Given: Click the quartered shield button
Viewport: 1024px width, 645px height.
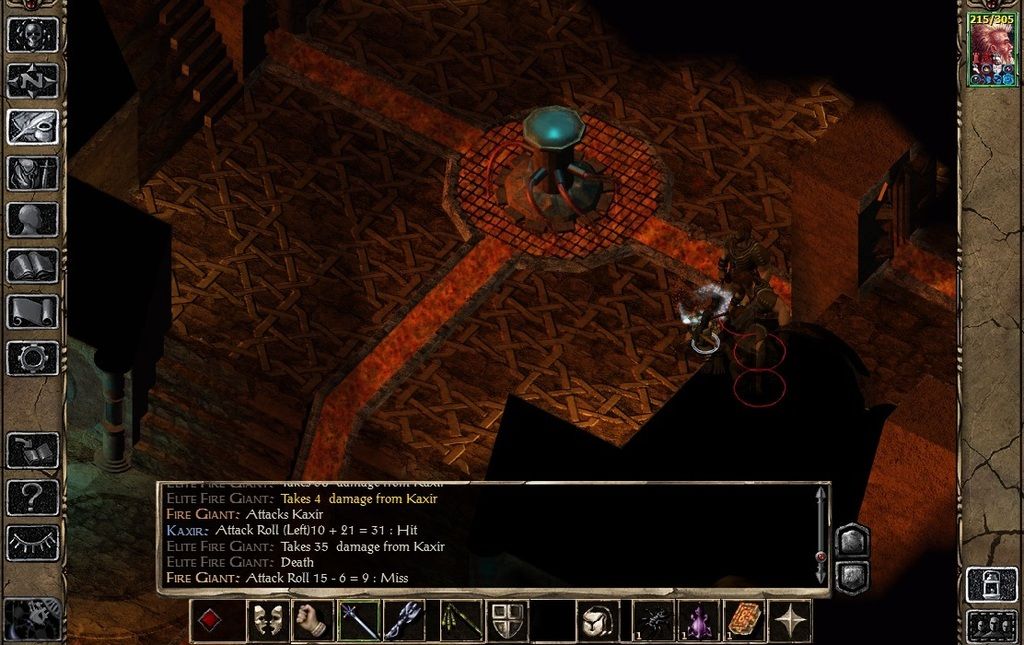Looking at the screenshot, I should (x=507, y=621).
